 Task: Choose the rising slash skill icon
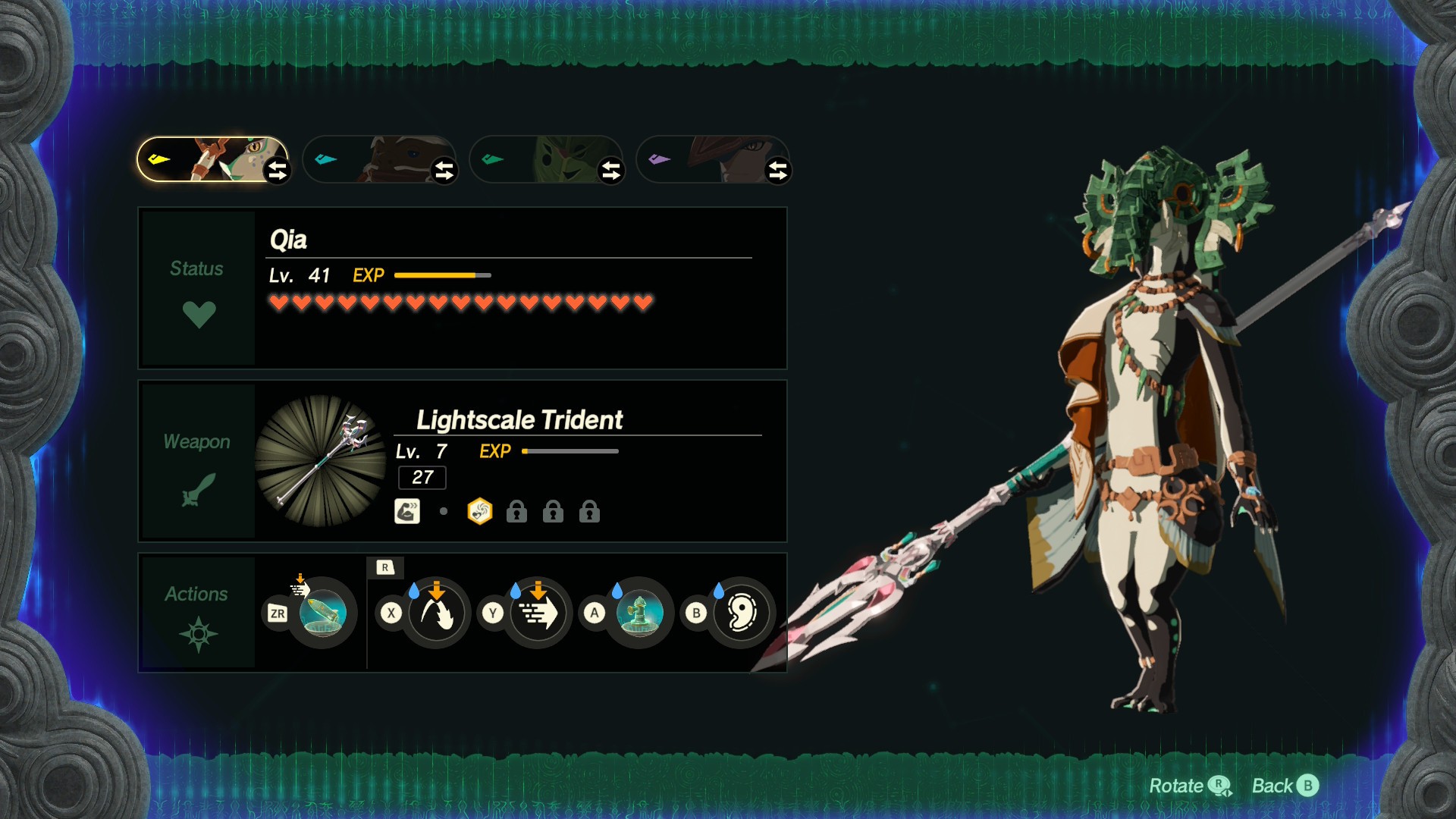pyautogui.click(x=436, y=613)
